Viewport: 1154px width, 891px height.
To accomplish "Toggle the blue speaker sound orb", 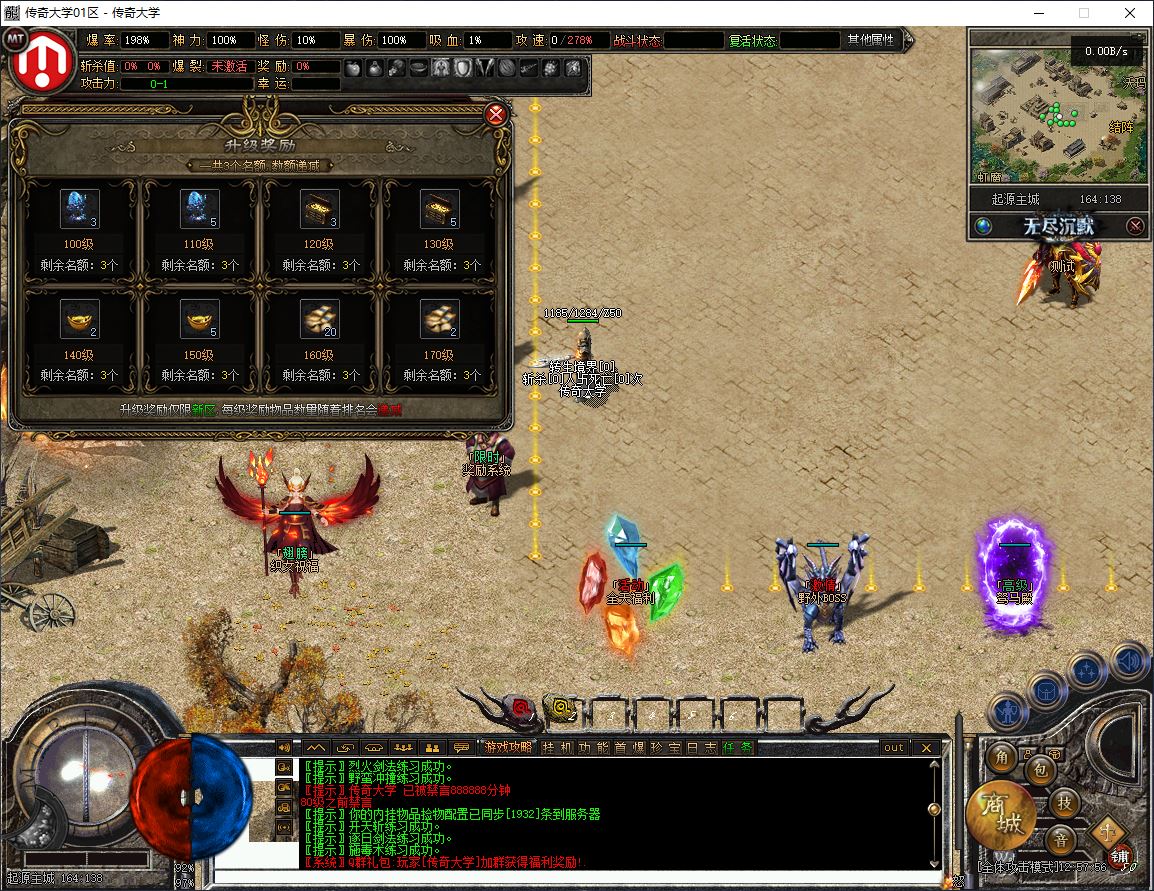I will tap(1129, 661).
